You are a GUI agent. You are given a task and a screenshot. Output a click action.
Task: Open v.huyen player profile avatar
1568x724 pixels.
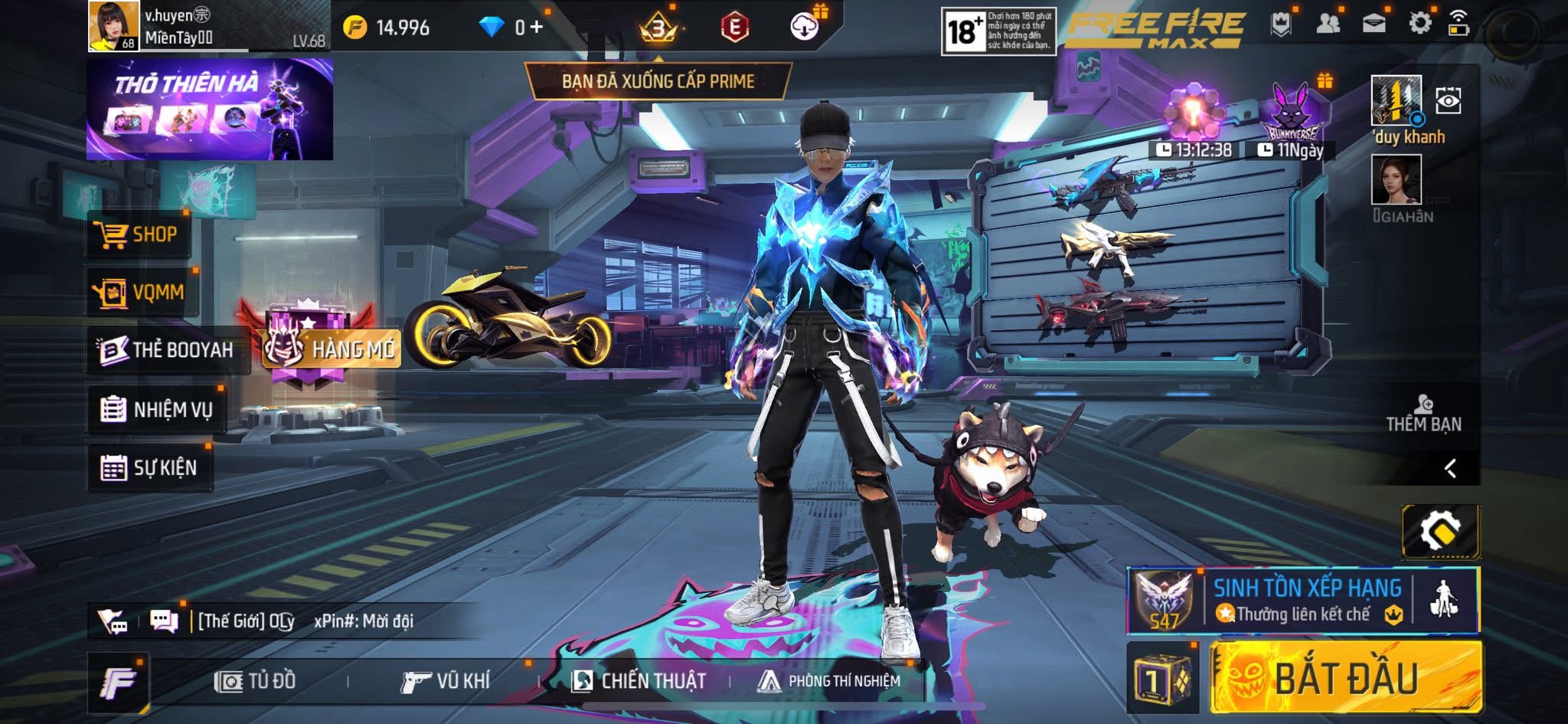point(113,25)
